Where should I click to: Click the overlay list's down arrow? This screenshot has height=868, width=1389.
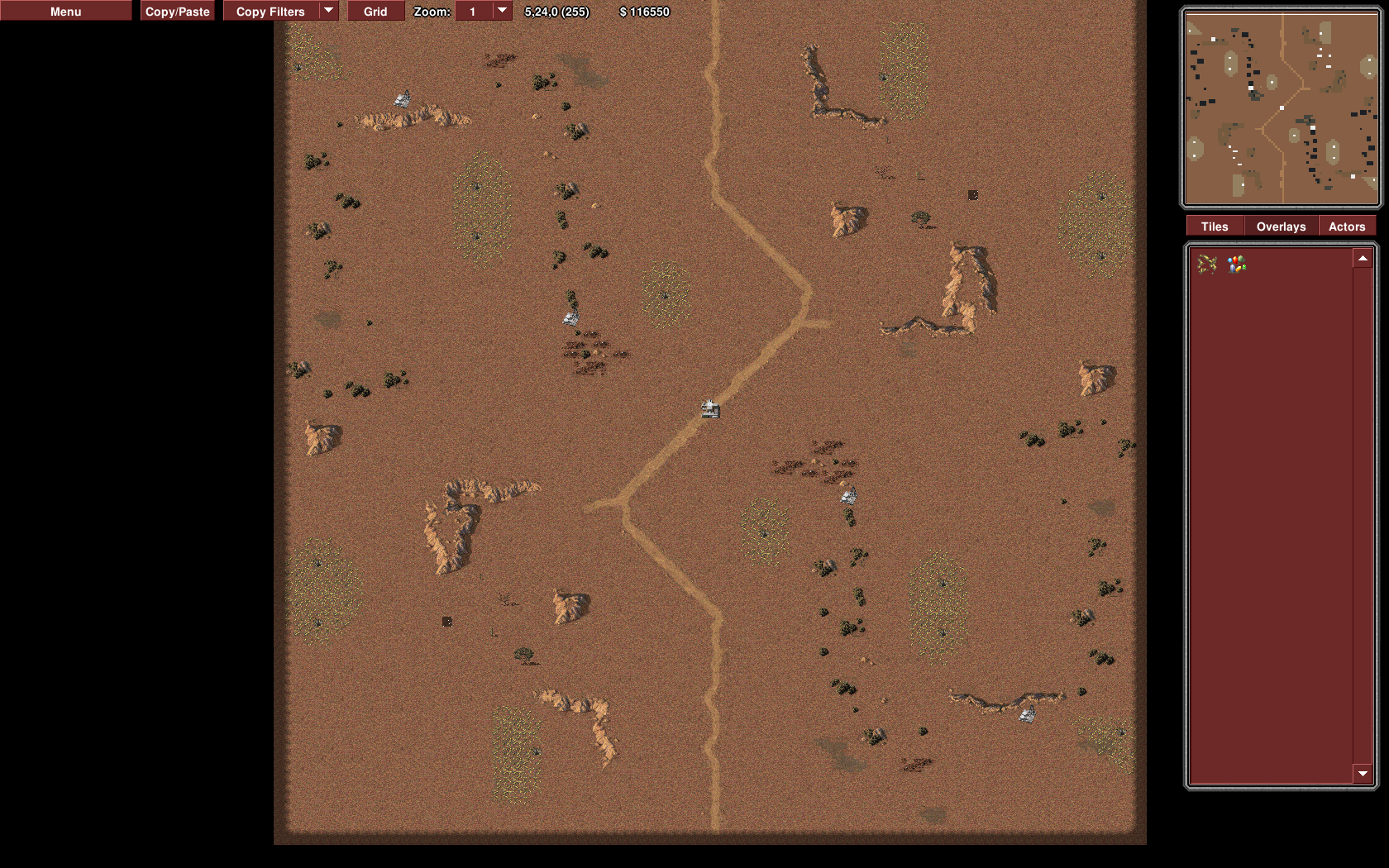[1363, 774]
